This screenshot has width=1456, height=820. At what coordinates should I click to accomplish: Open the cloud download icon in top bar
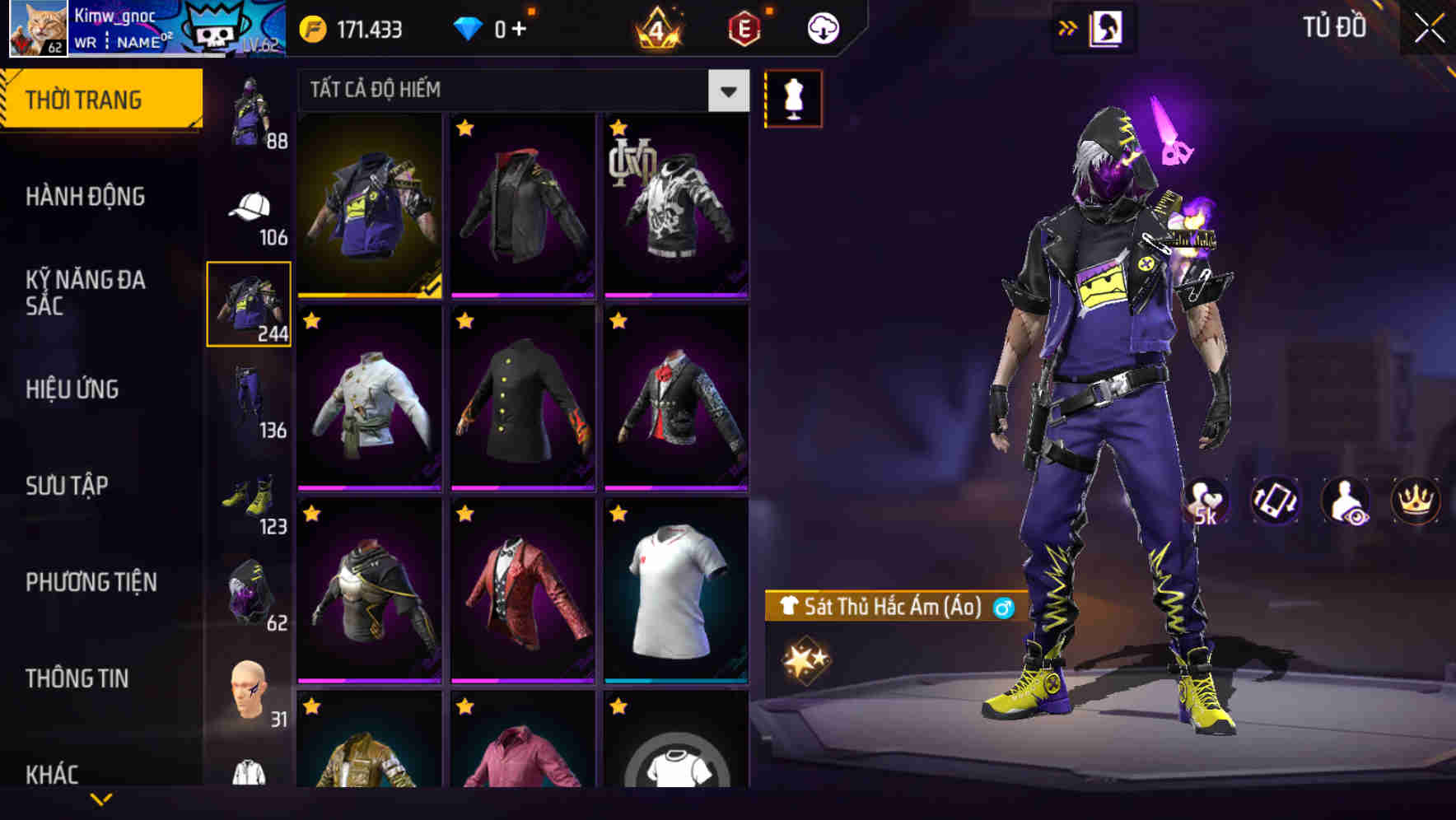(823, 27)
